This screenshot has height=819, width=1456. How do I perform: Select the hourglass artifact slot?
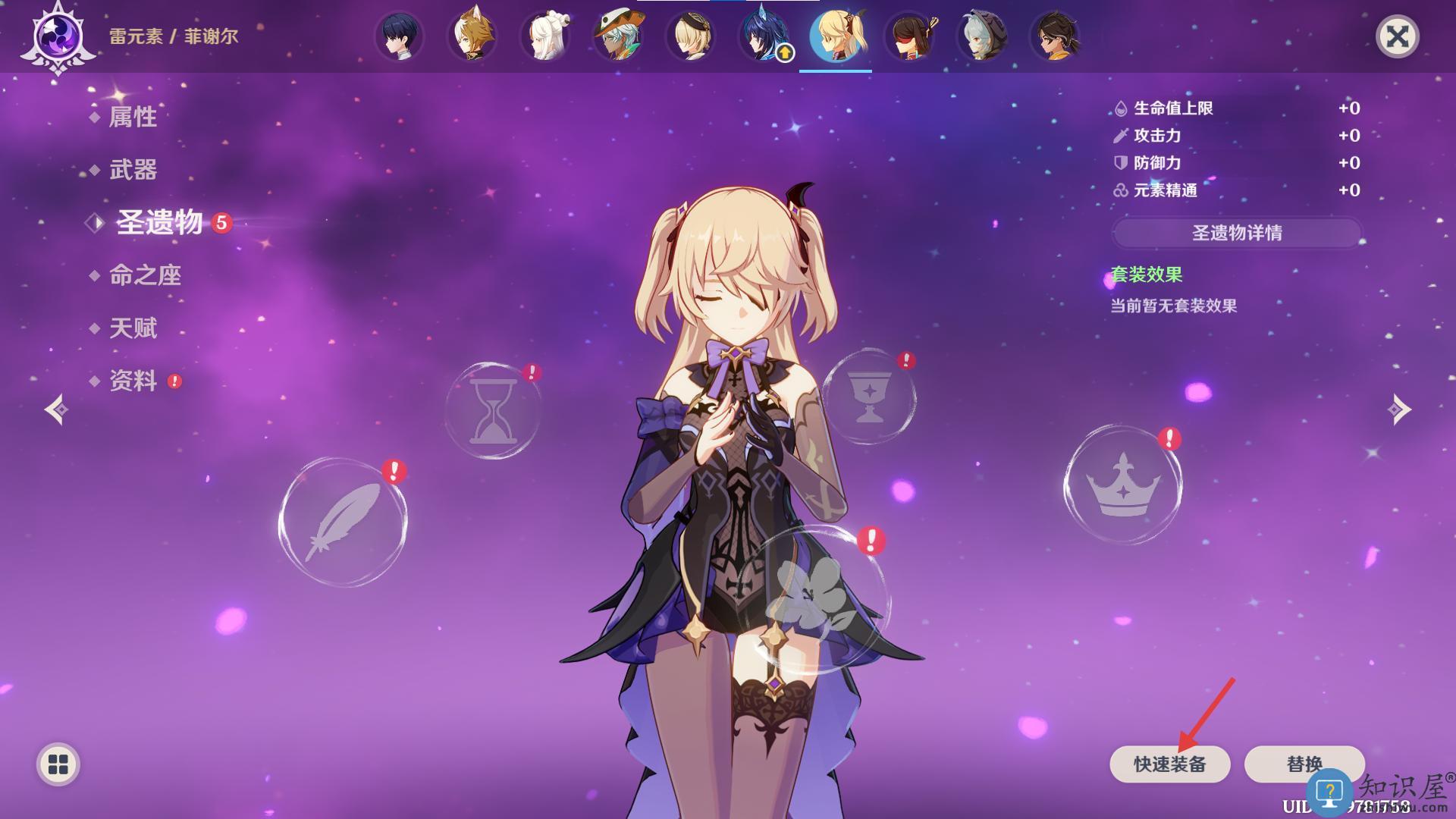[x=493, y=410]
